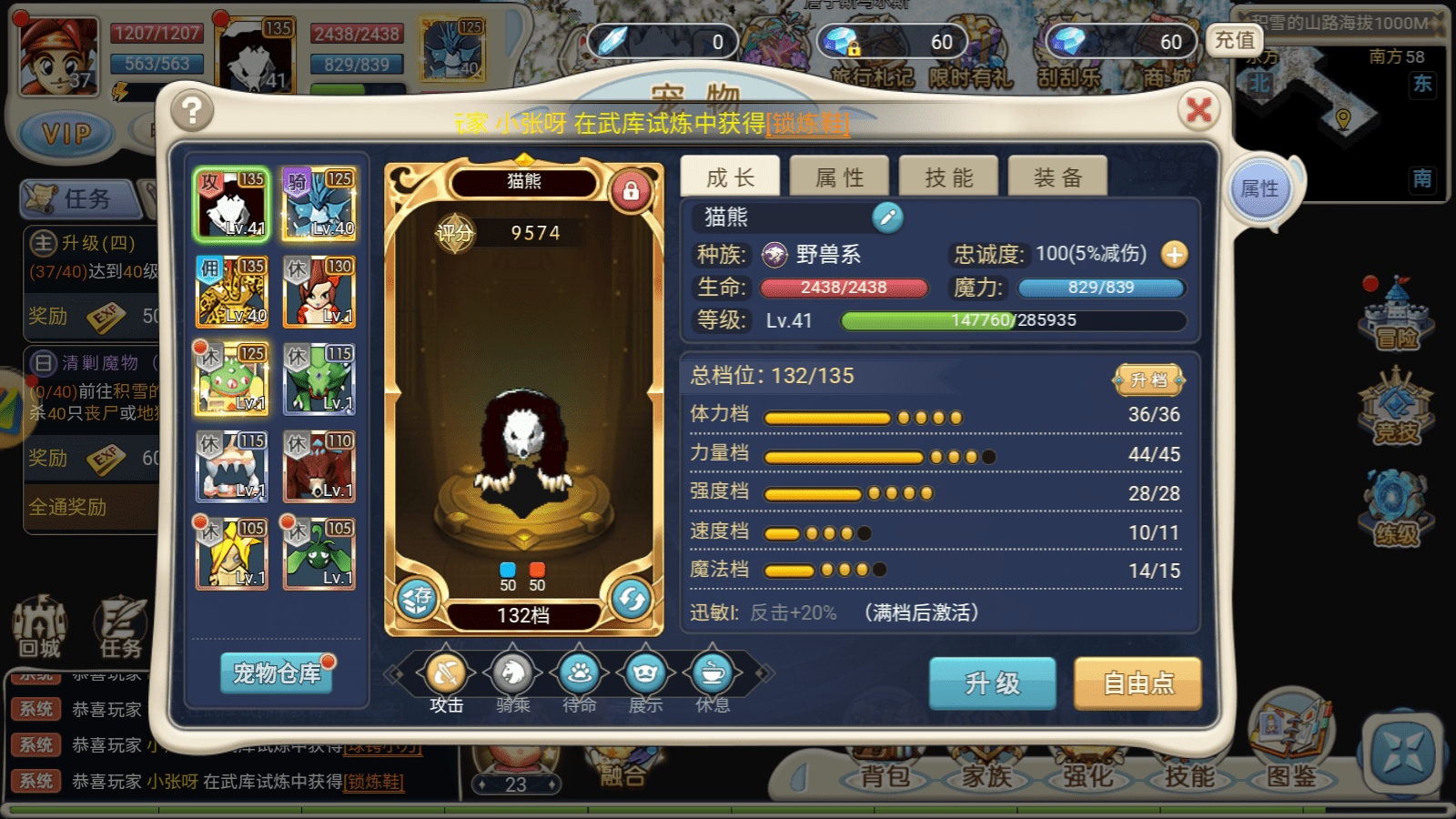1456x819 pixels.
Task: Open the 自由点 free points button
Action: pyautogui.click(x=1137, y=682)
